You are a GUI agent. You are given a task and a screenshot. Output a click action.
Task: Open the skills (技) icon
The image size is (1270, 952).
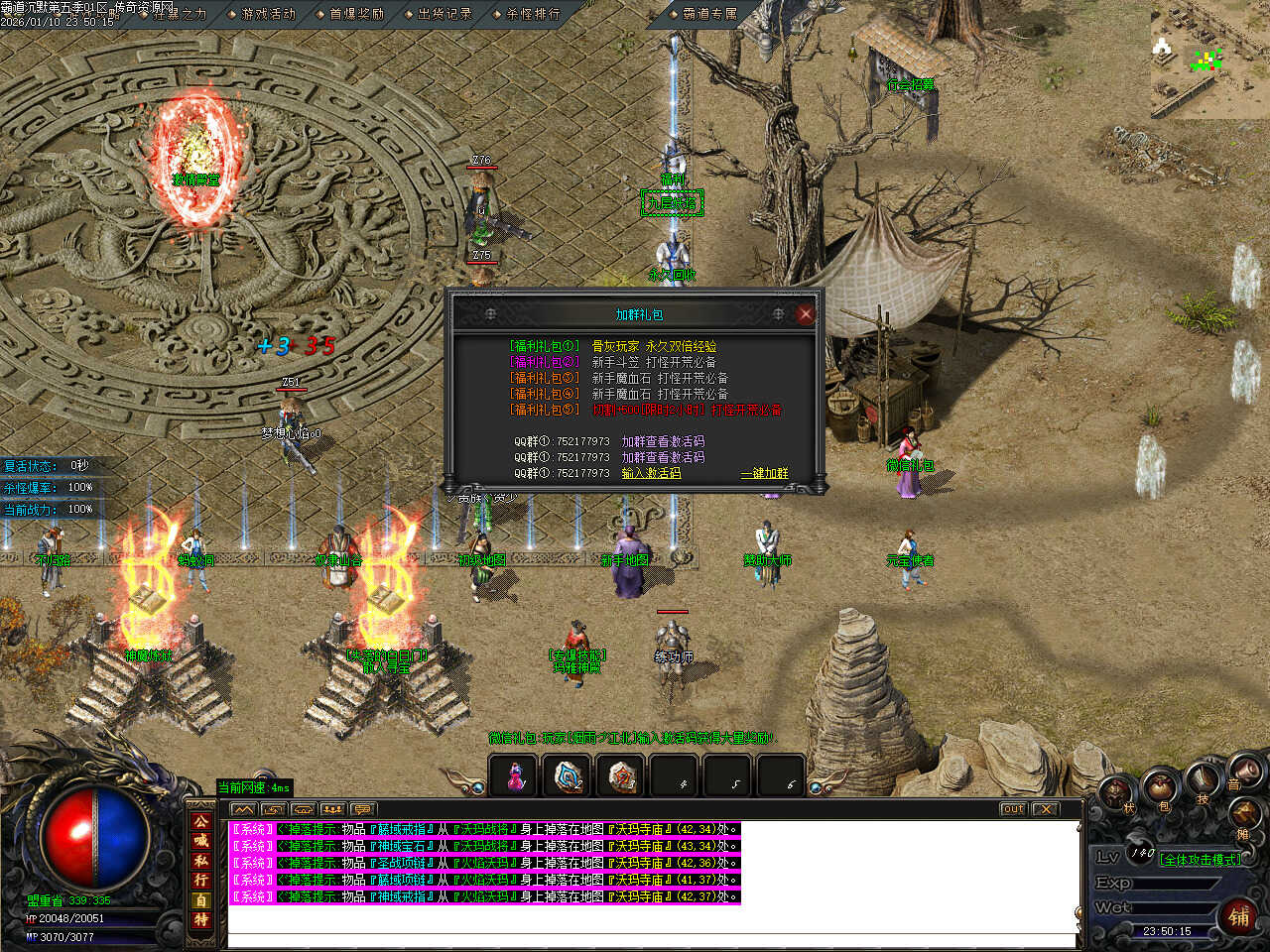(1203, 780)
